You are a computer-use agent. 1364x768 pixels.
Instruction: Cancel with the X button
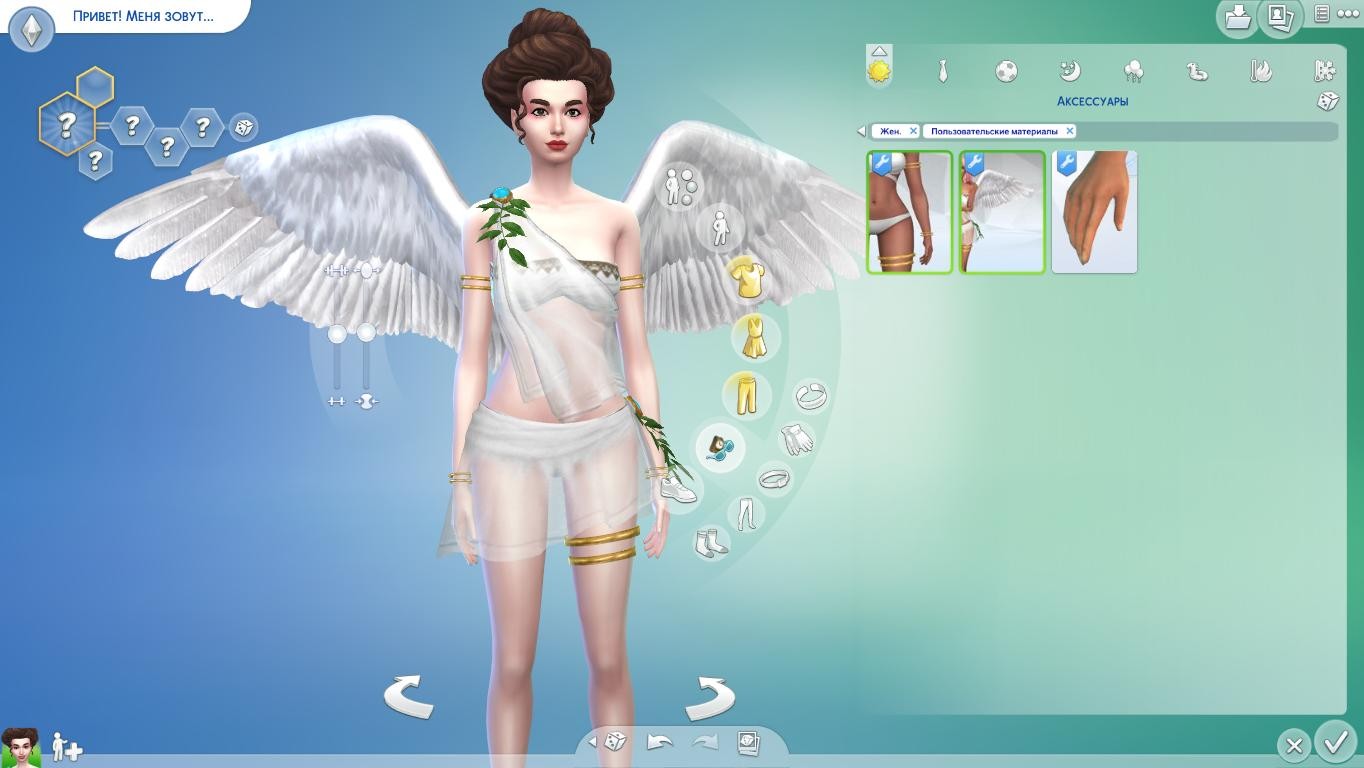pos(1293,745)
